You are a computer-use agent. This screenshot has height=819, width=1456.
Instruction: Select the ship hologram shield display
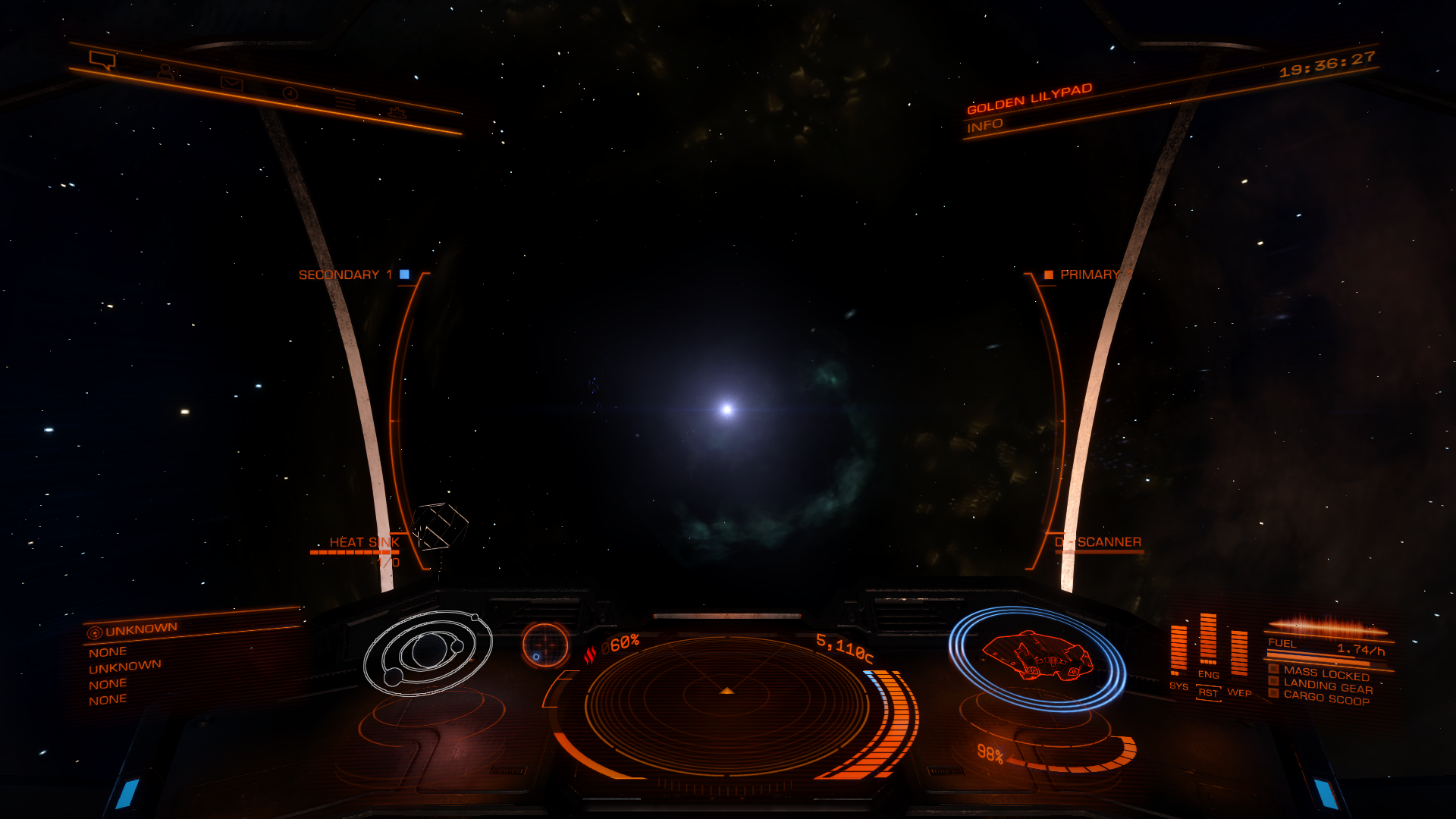tap(1037, 657)
